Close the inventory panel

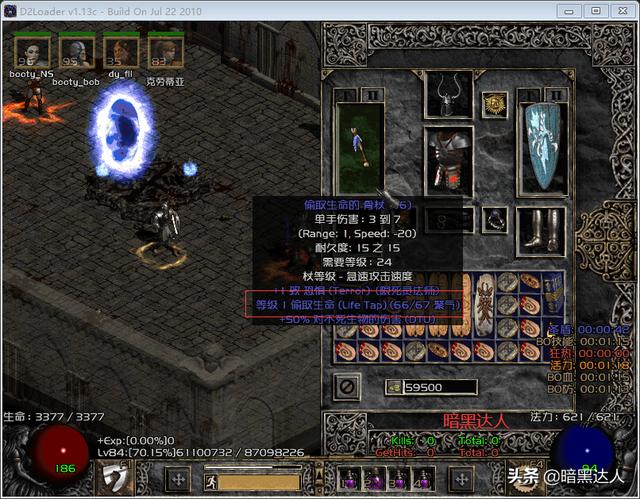point(347,385)
